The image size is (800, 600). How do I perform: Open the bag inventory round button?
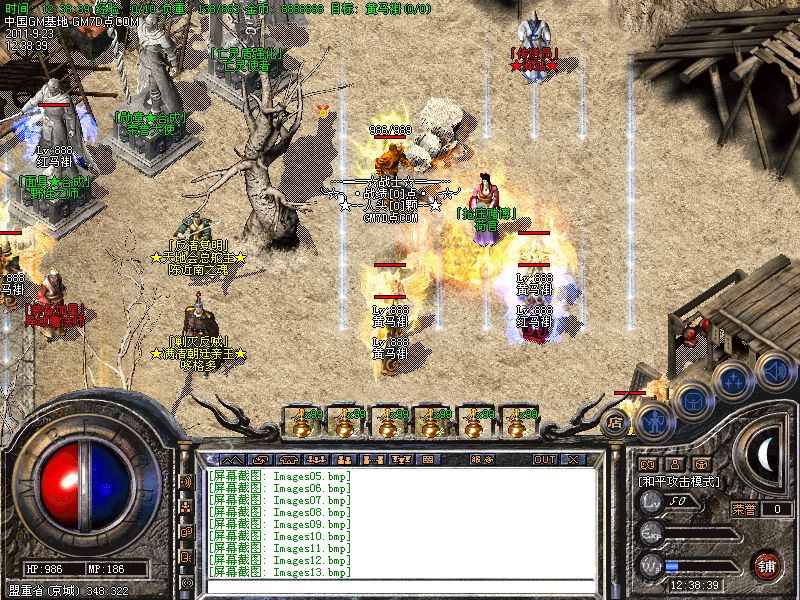692,401
